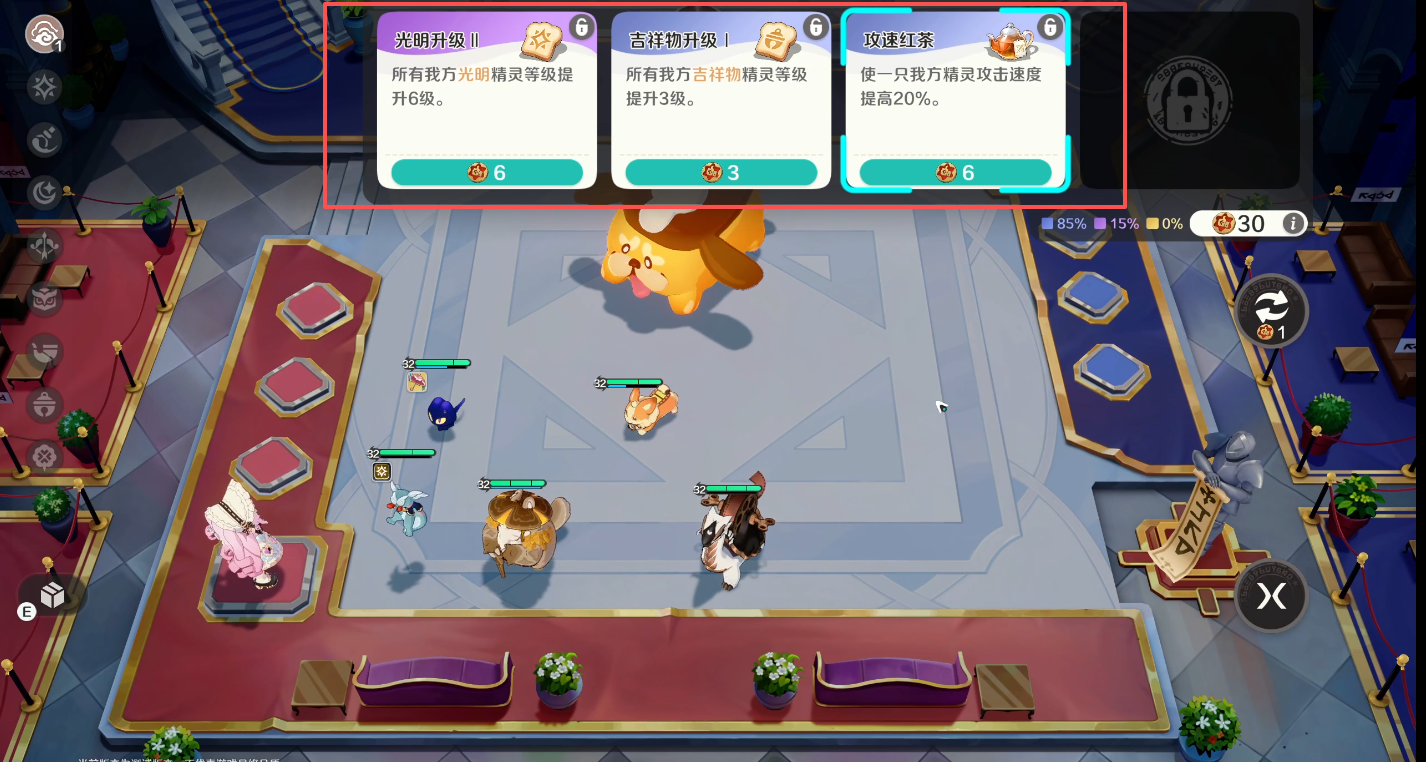Buy the 光明升级 II card

(x=486, y=172)
